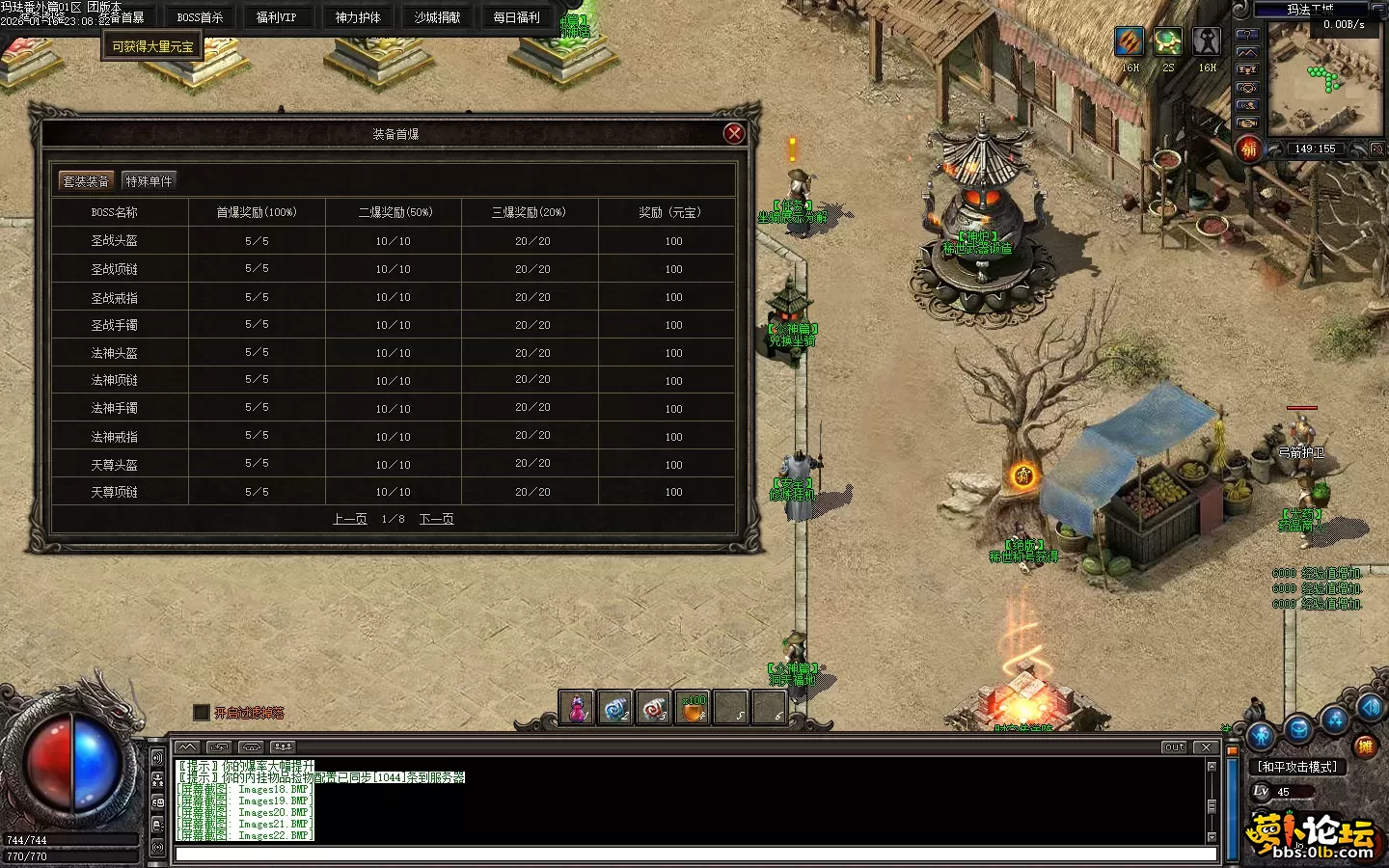Image resolution: width=1389 pixels, height=868 pixels.
Task: Open the 福利VIP menu
Action: [x=277, y=17]
